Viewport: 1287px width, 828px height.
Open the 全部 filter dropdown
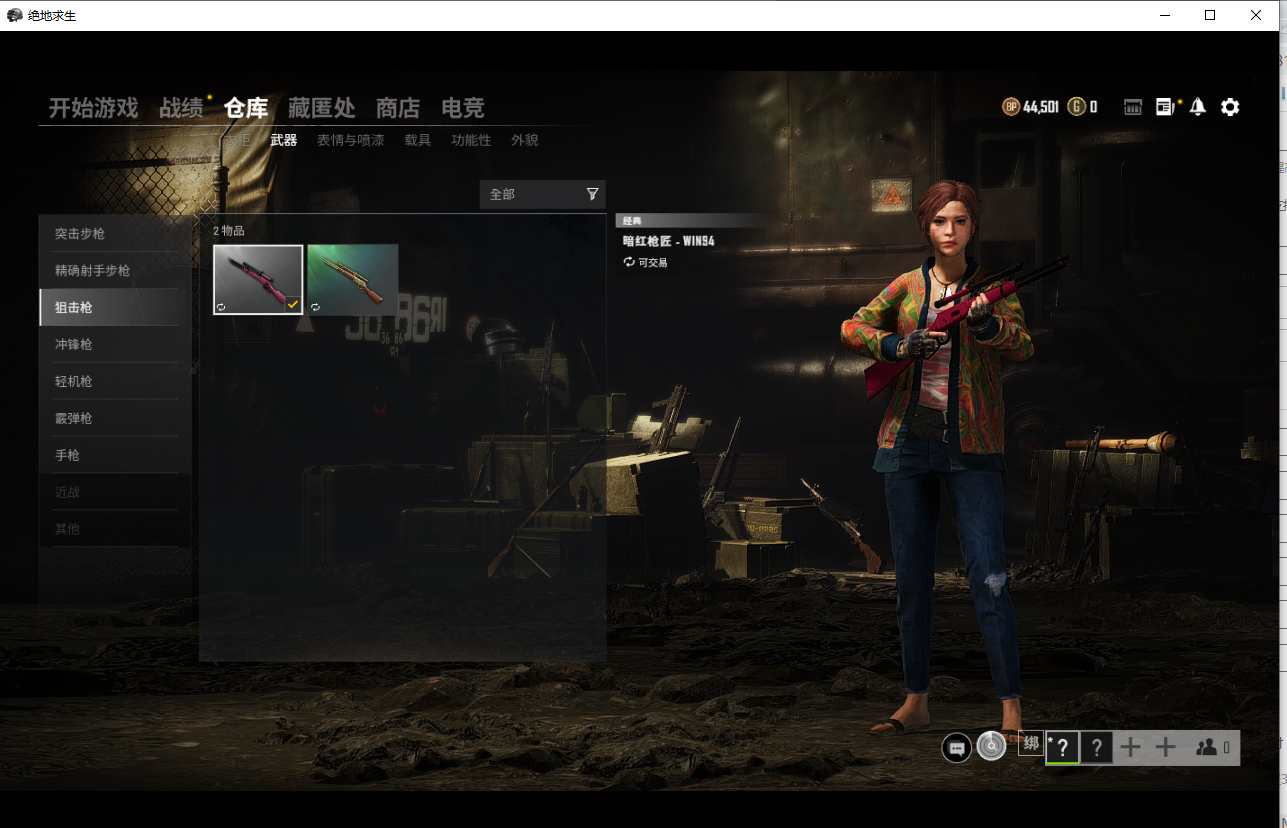click(x=530, y=193)
